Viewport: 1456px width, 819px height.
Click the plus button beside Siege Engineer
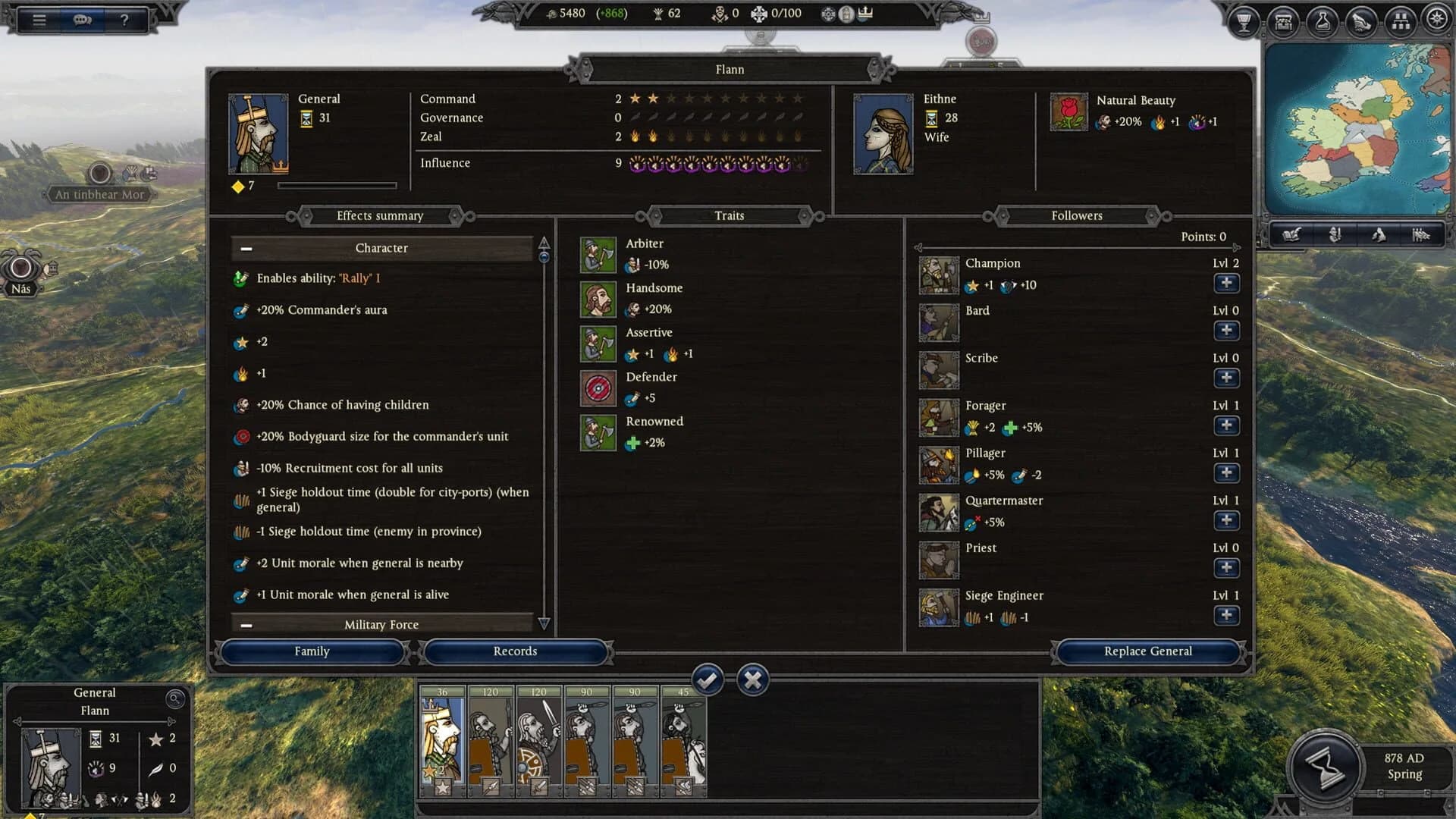point(1226,615)
